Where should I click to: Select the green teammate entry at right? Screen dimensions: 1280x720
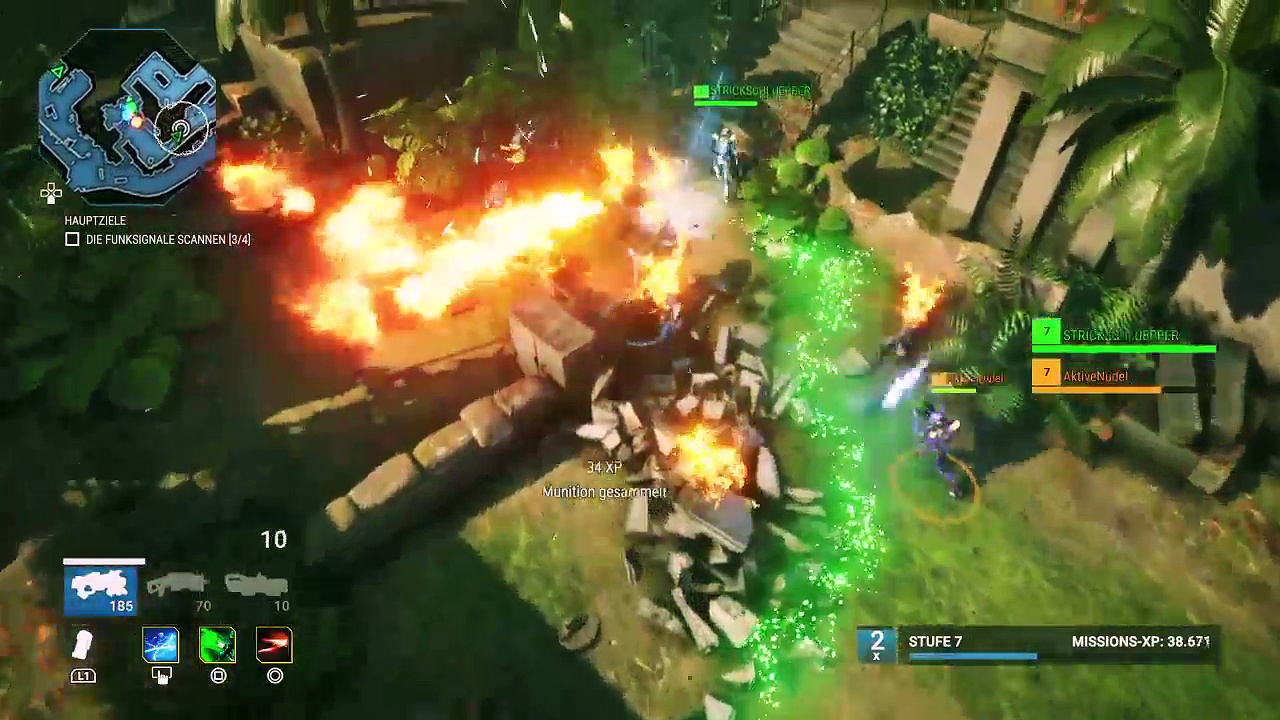pyautogui.click(x=1122, y=337)
